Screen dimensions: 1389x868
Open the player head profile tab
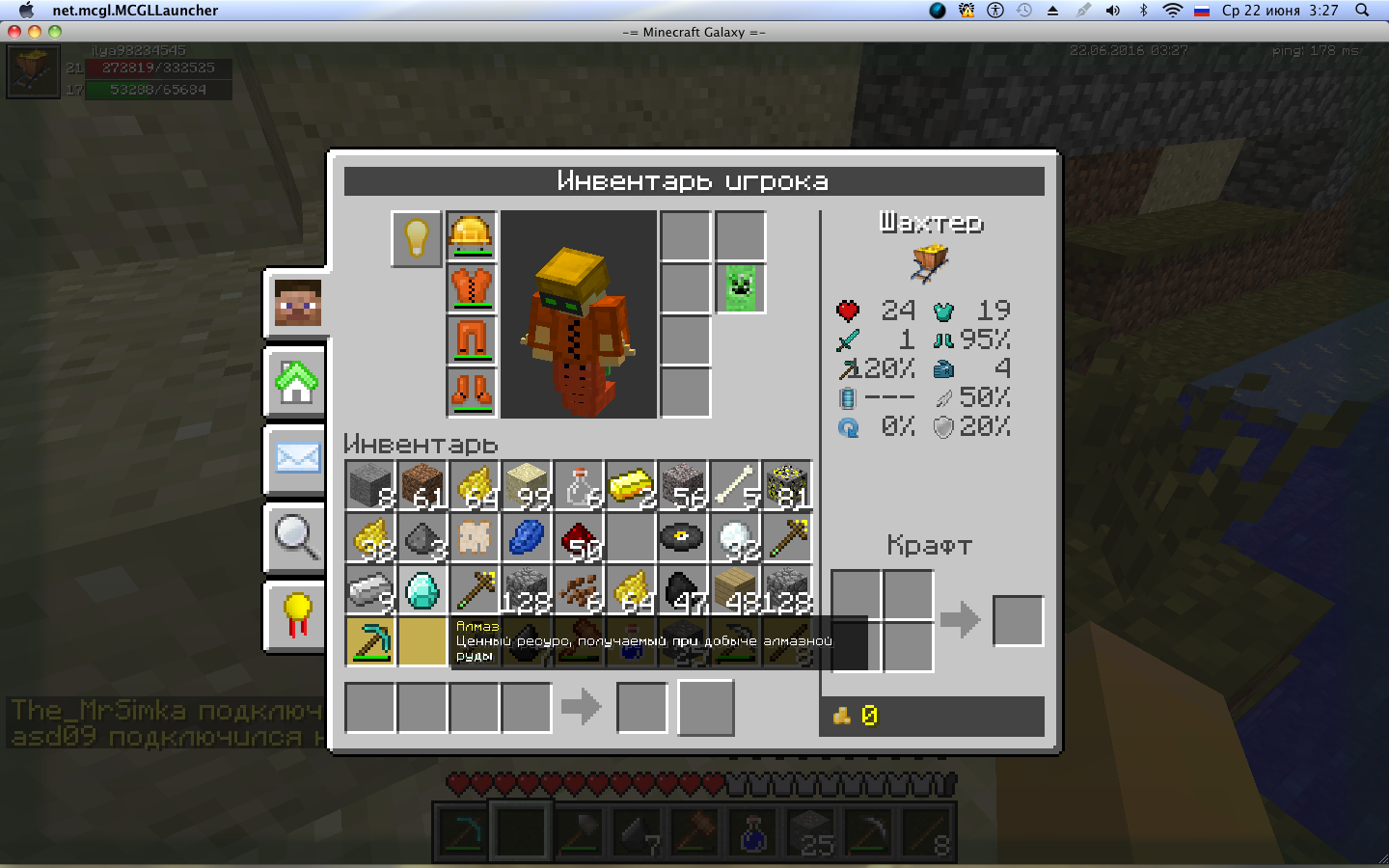[297, 303]
